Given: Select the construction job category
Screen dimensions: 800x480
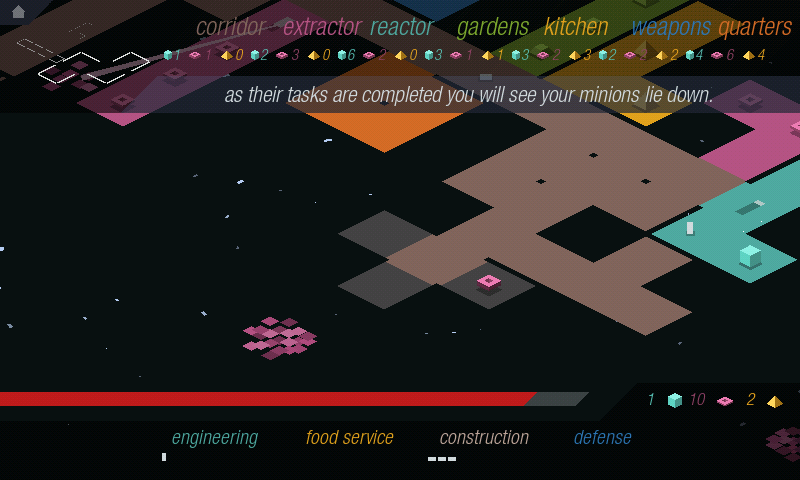Looking at the screenshot, I should (484, 437).
